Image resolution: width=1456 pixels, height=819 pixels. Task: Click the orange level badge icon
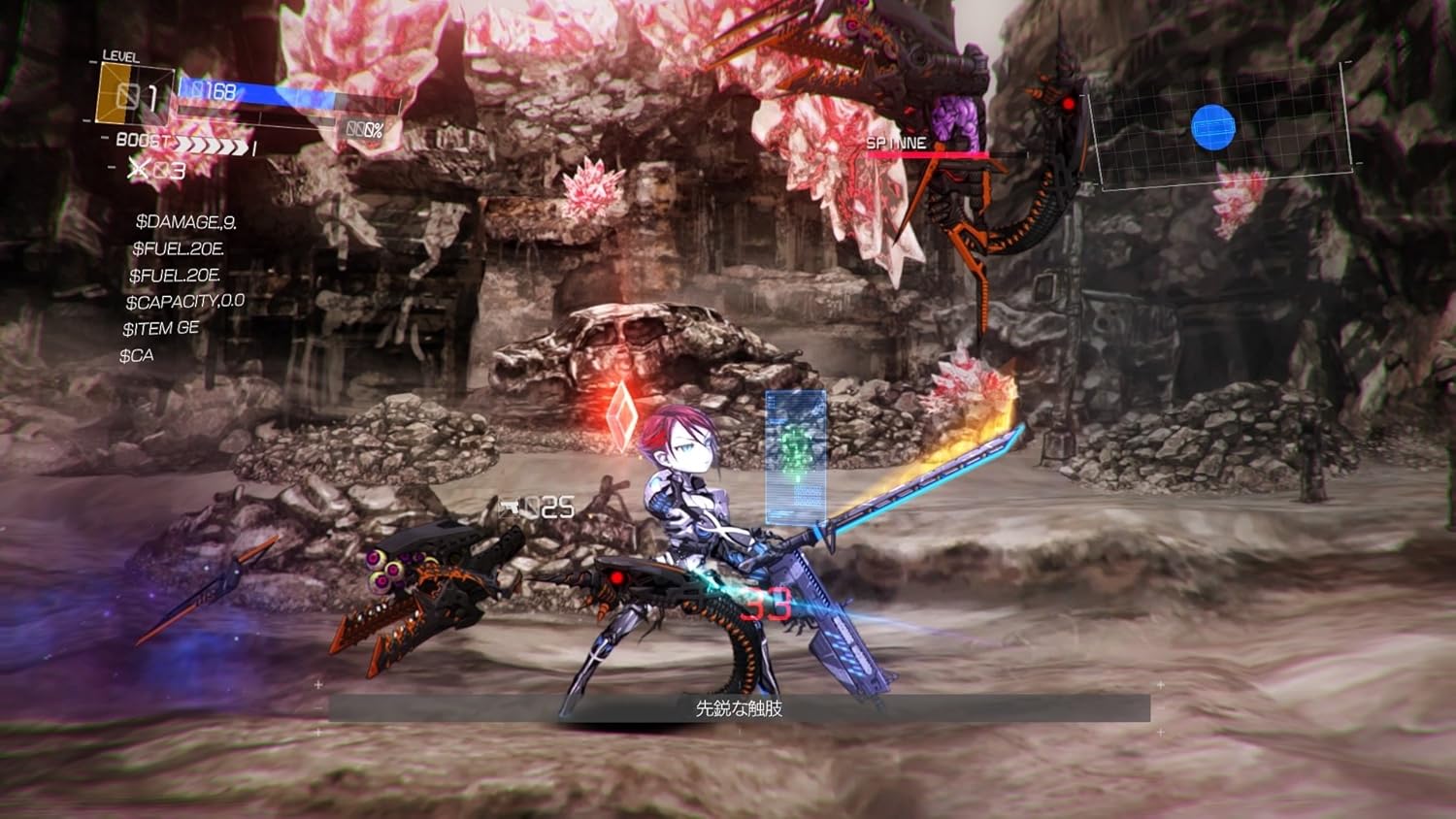pos(121,95)
